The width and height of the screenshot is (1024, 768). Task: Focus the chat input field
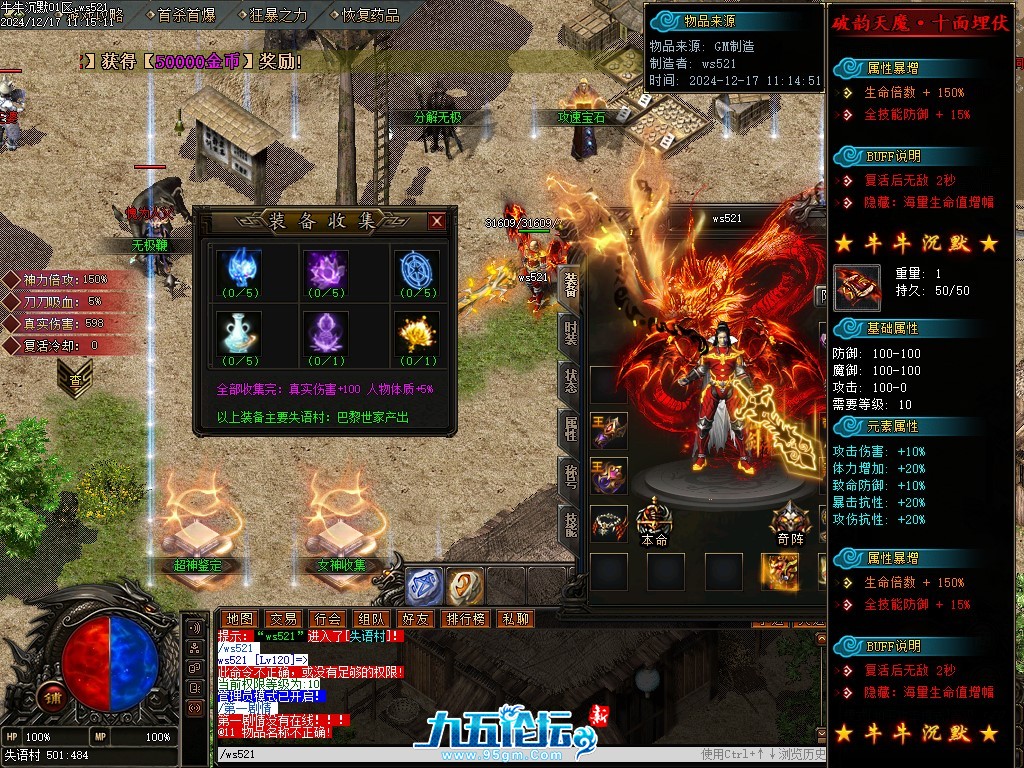point(450,754)
